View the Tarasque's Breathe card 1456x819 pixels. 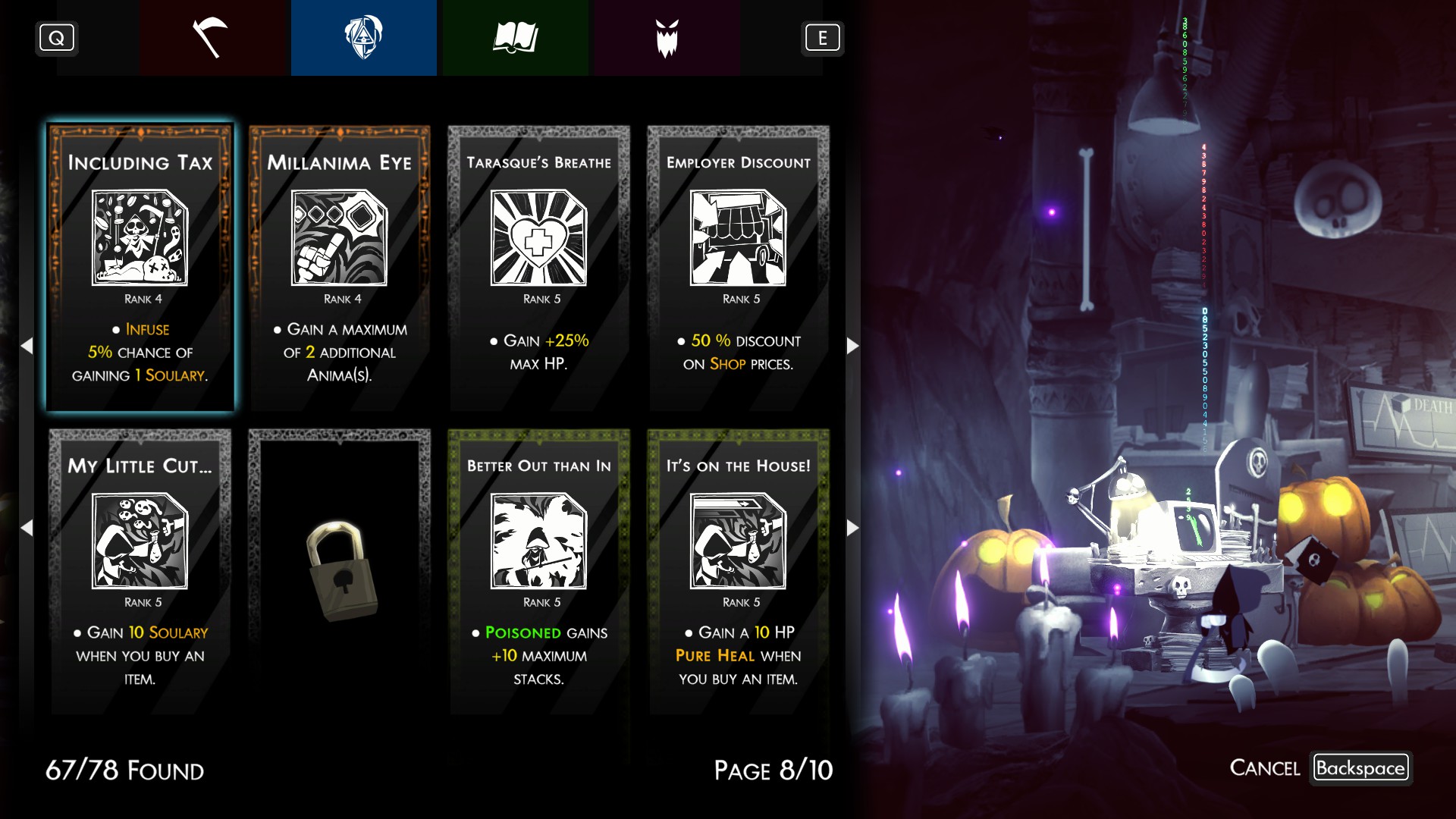click(x=538, y=268)
